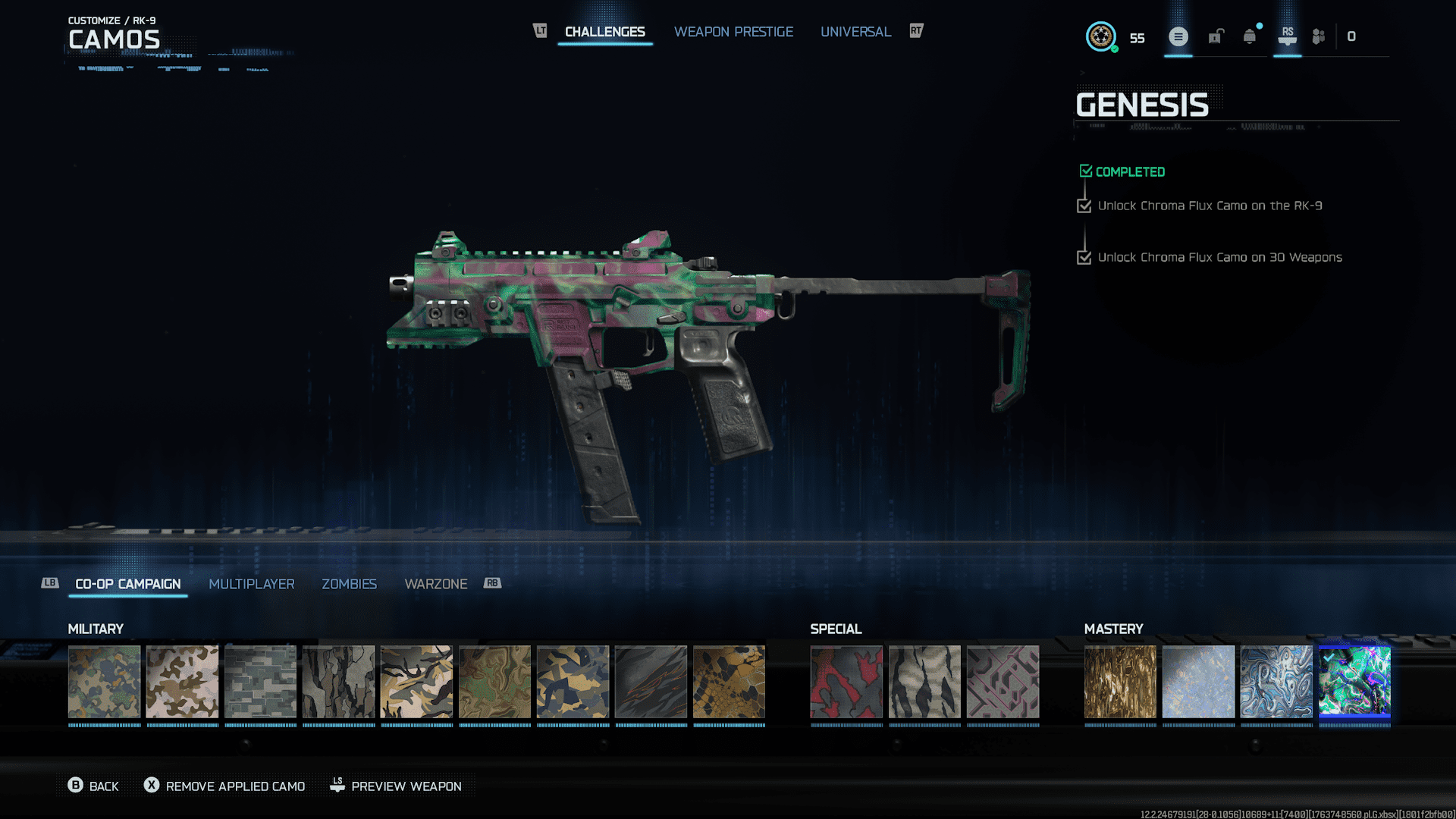The width and height of the screenshot is (1456, 819).
Task: Select the pink geometric Special camo
Action: click(1003, 682)
